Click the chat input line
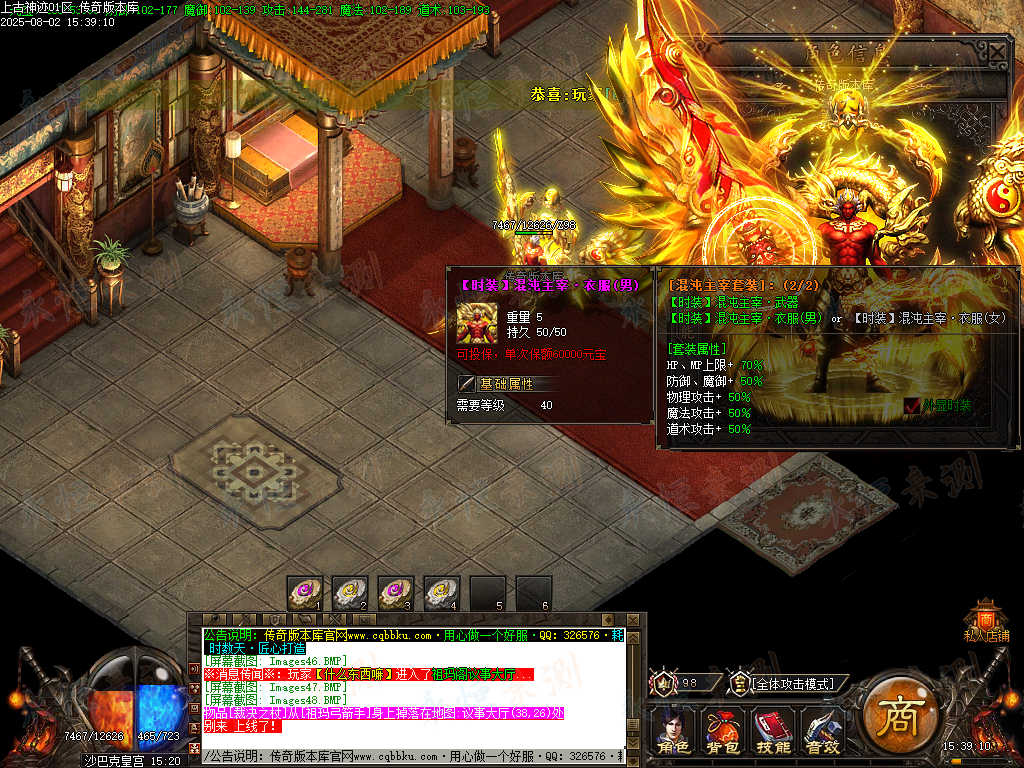This screenshot has height=768, width=1024. pyautogui.click(x=412, y=757)
